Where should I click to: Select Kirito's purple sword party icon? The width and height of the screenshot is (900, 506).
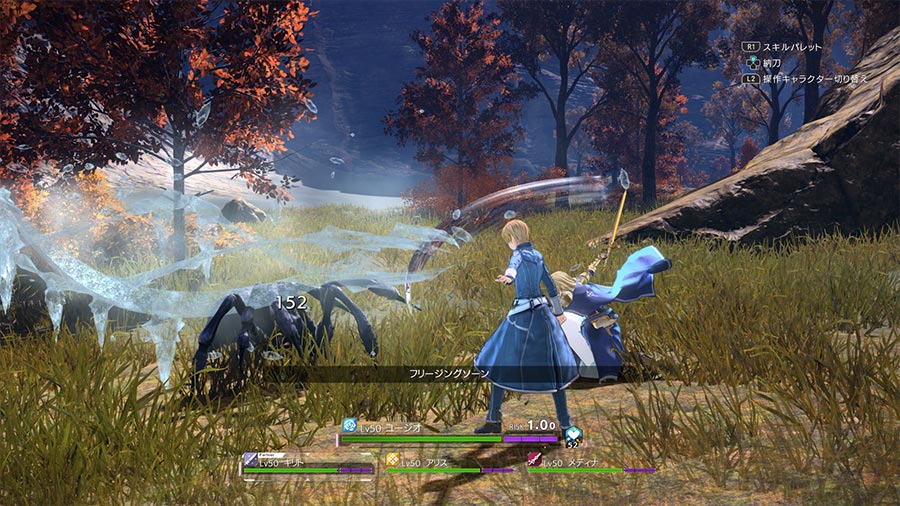coord(249,460)
